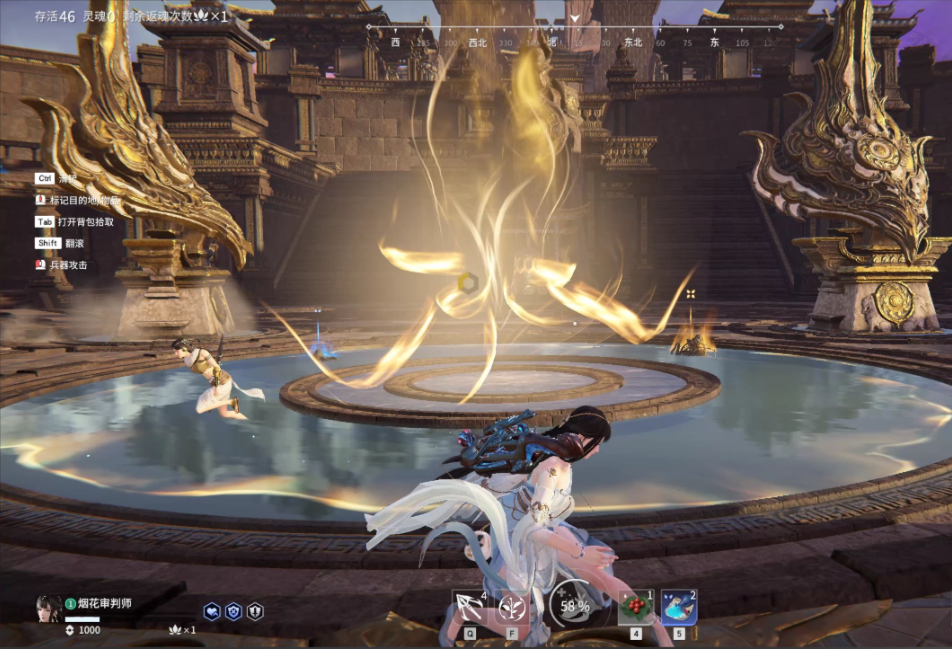Viewport: 952px width, 649px height.
Task: Use the red berries consumable slot
Action: tap(635, 607)
